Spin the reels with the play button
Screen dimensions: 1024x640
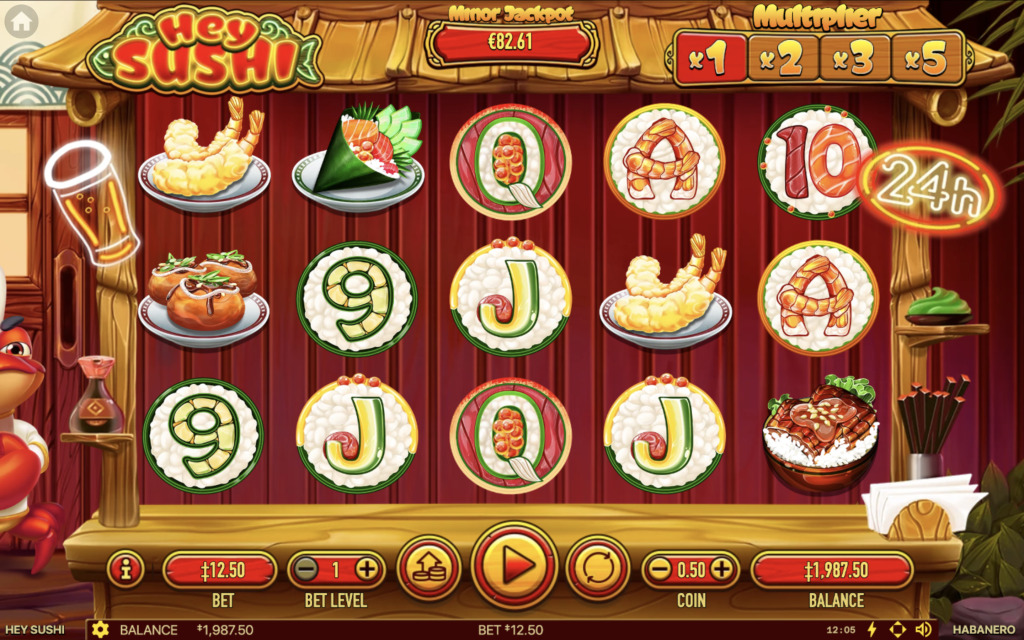[x=514, y=568]
